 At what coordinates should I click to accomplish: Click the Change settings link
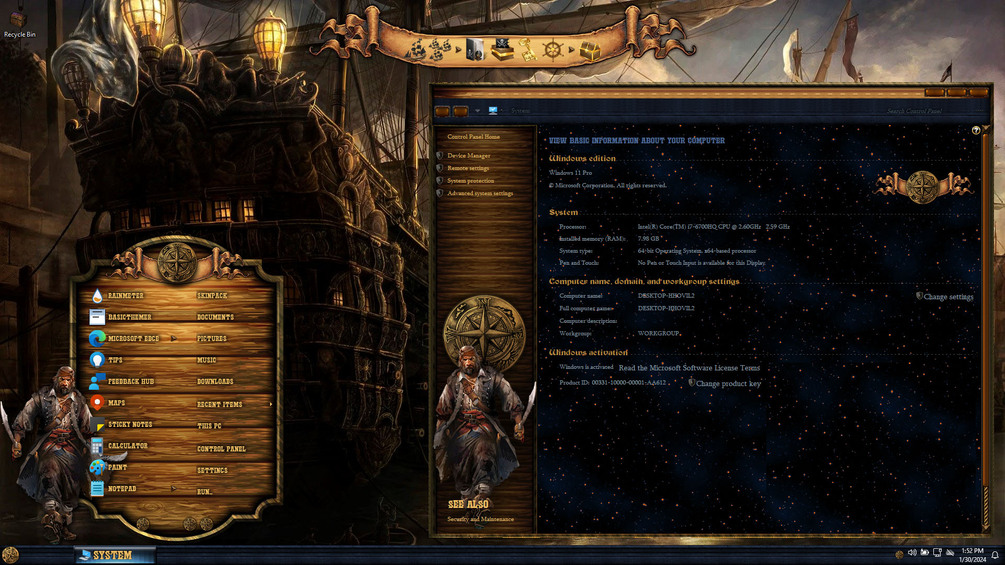[948, 297]
